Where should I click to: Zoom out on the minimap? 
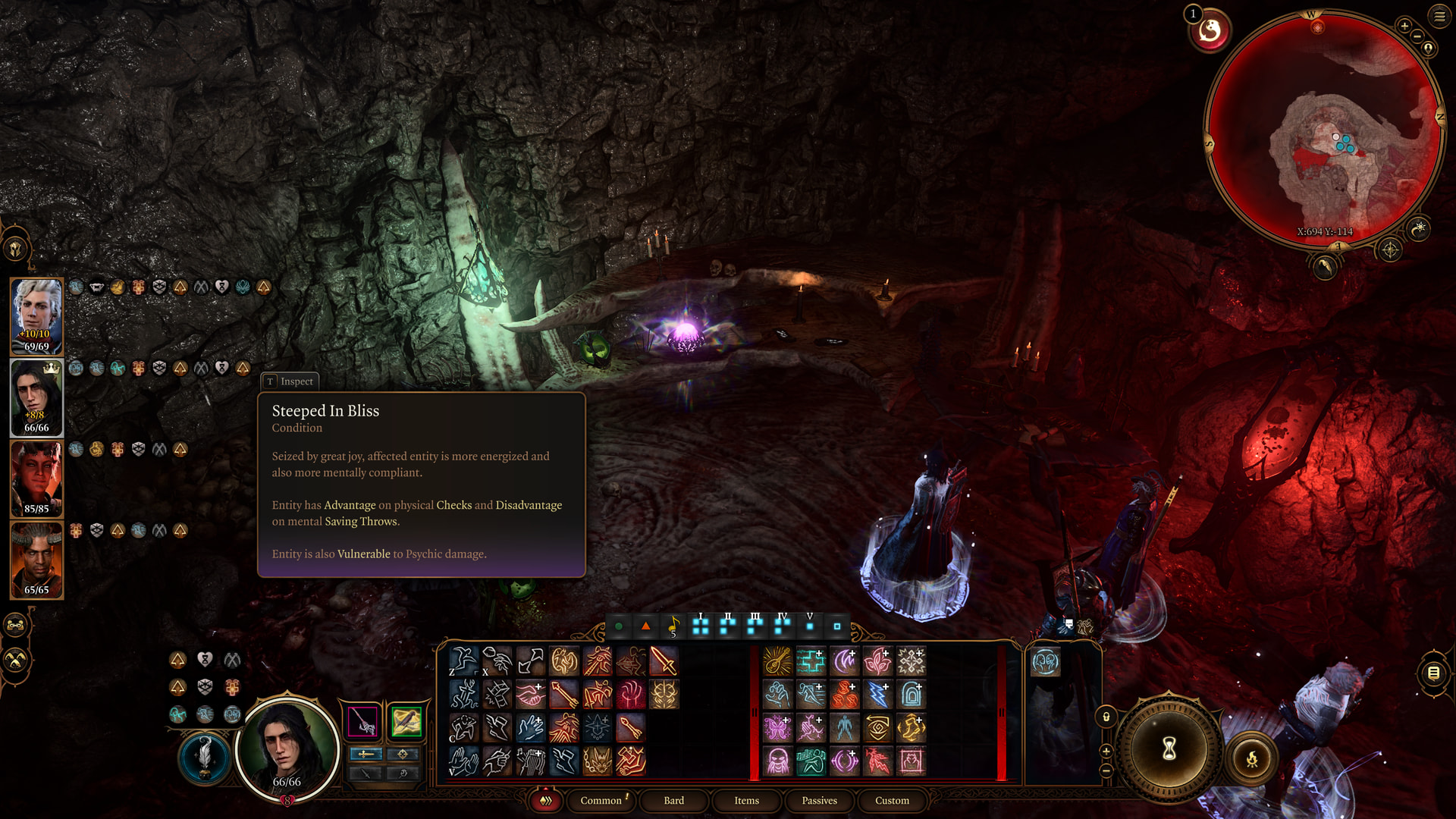tap(1417, 36)
